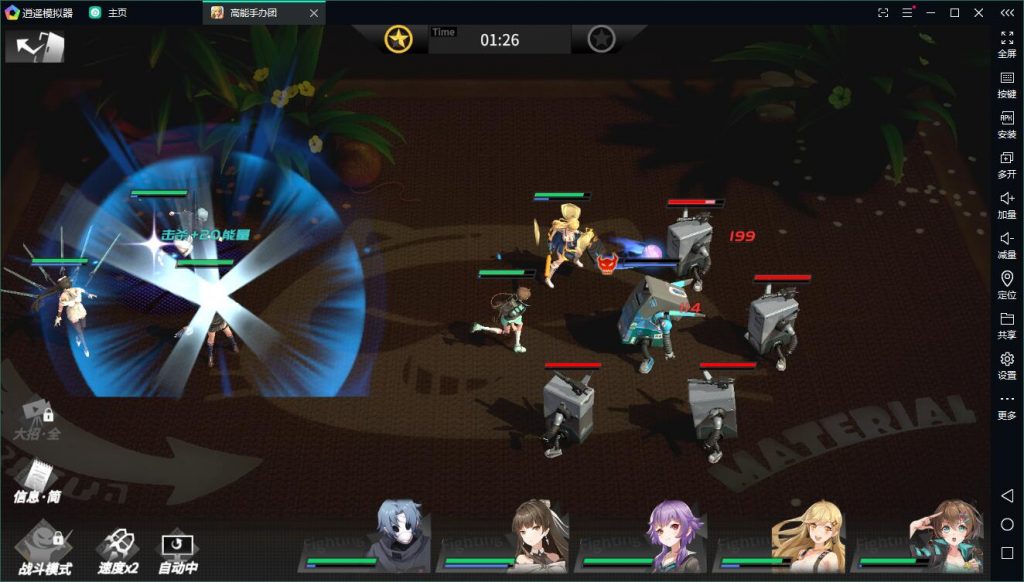Toggle the 自动中 auto-battle button

179,551
